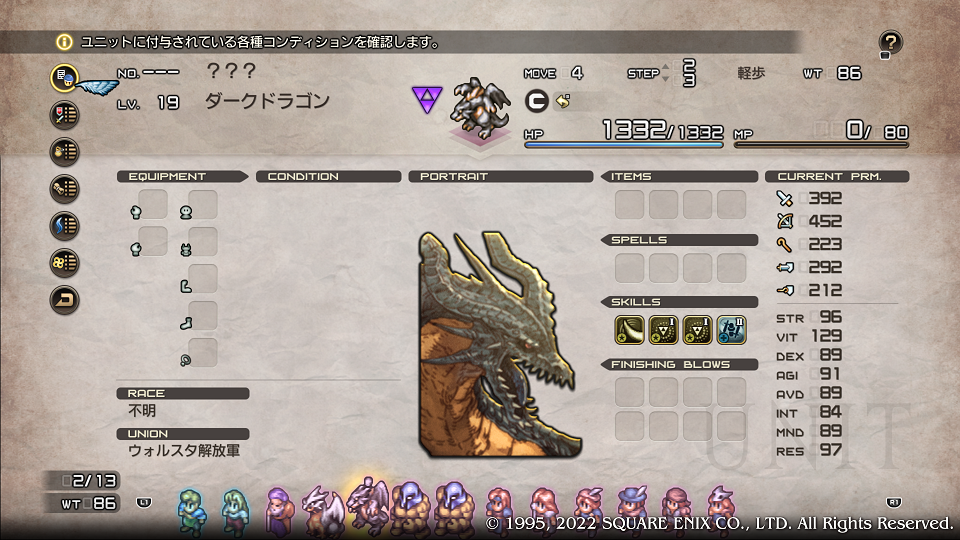Open the help question mark button
Screen dimensions: 960x540
[x=890, y=43]
